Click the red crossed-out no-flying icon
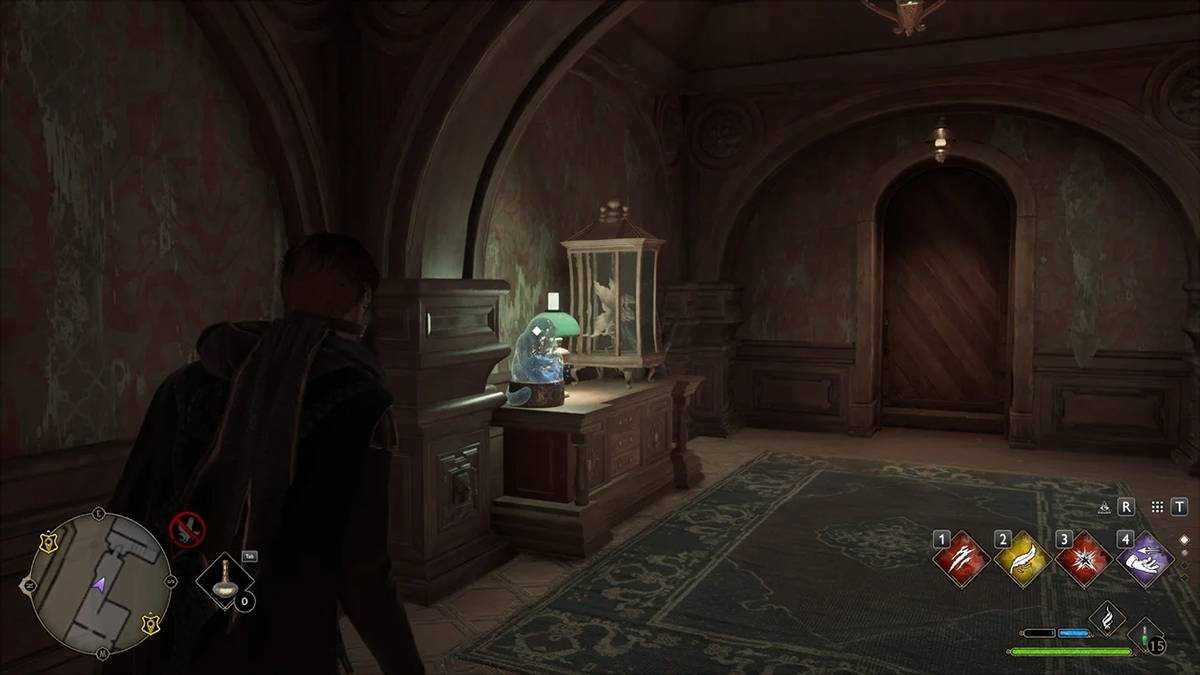1200x675 pixels. [x=186, y=527]
